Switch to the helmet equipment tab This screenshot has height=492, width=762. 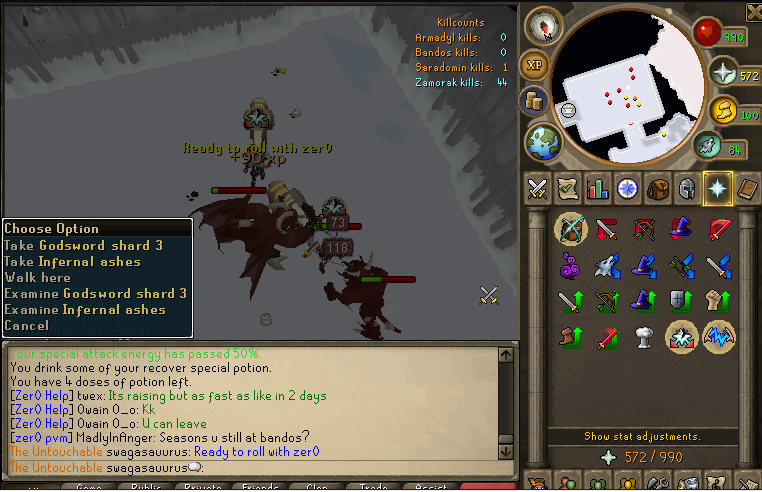tap(687, 188)
